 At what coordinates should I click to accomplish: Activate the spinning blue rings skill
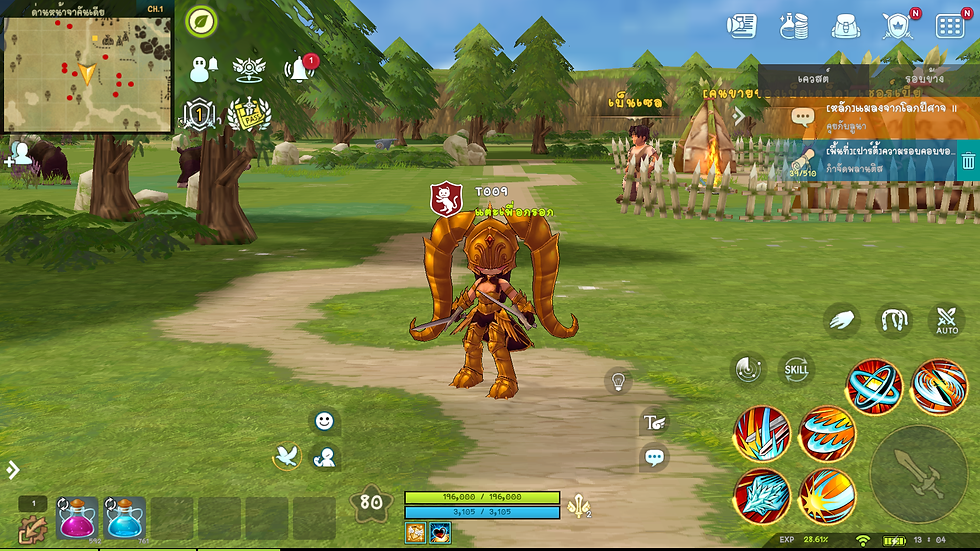coord(874,387)
